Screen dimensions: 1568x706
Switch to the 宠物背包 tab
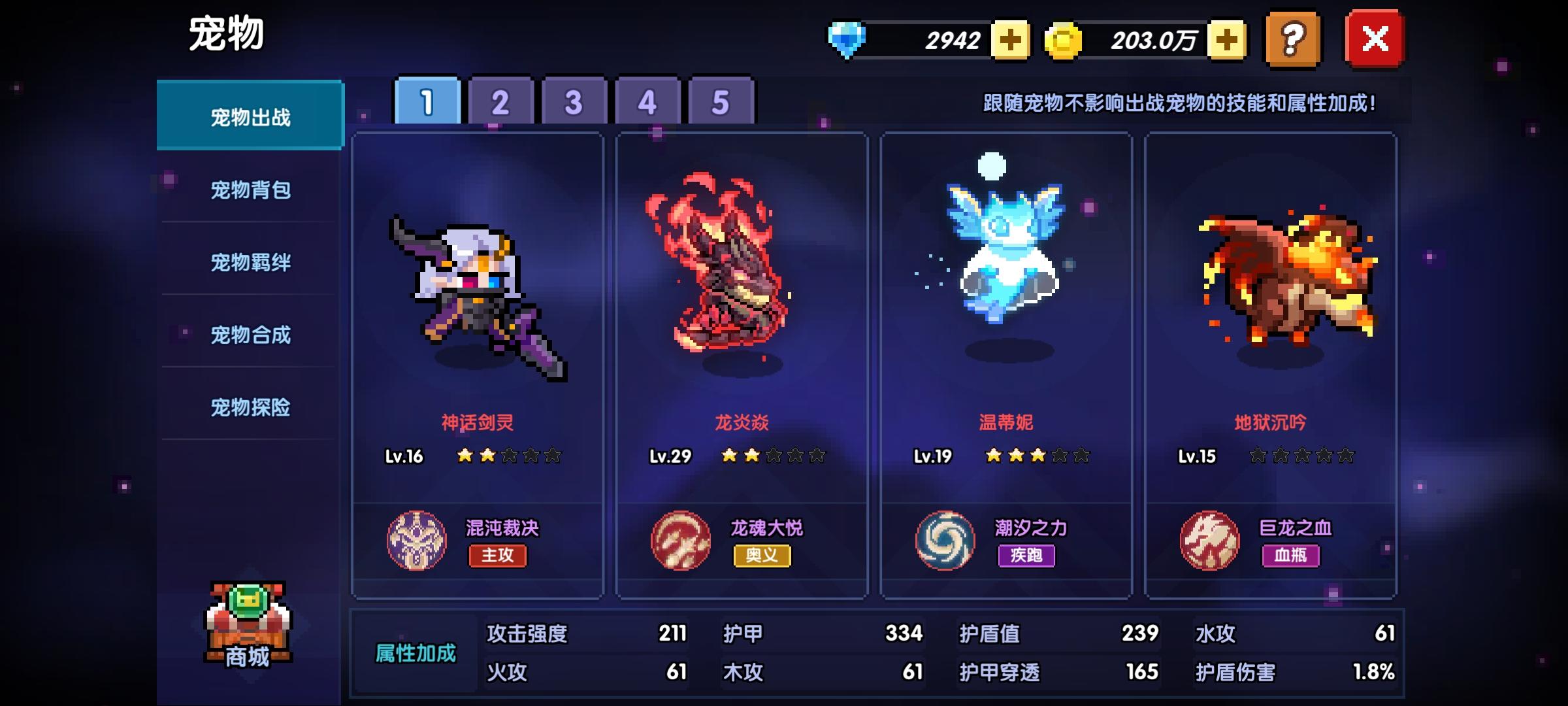[250, 192]
